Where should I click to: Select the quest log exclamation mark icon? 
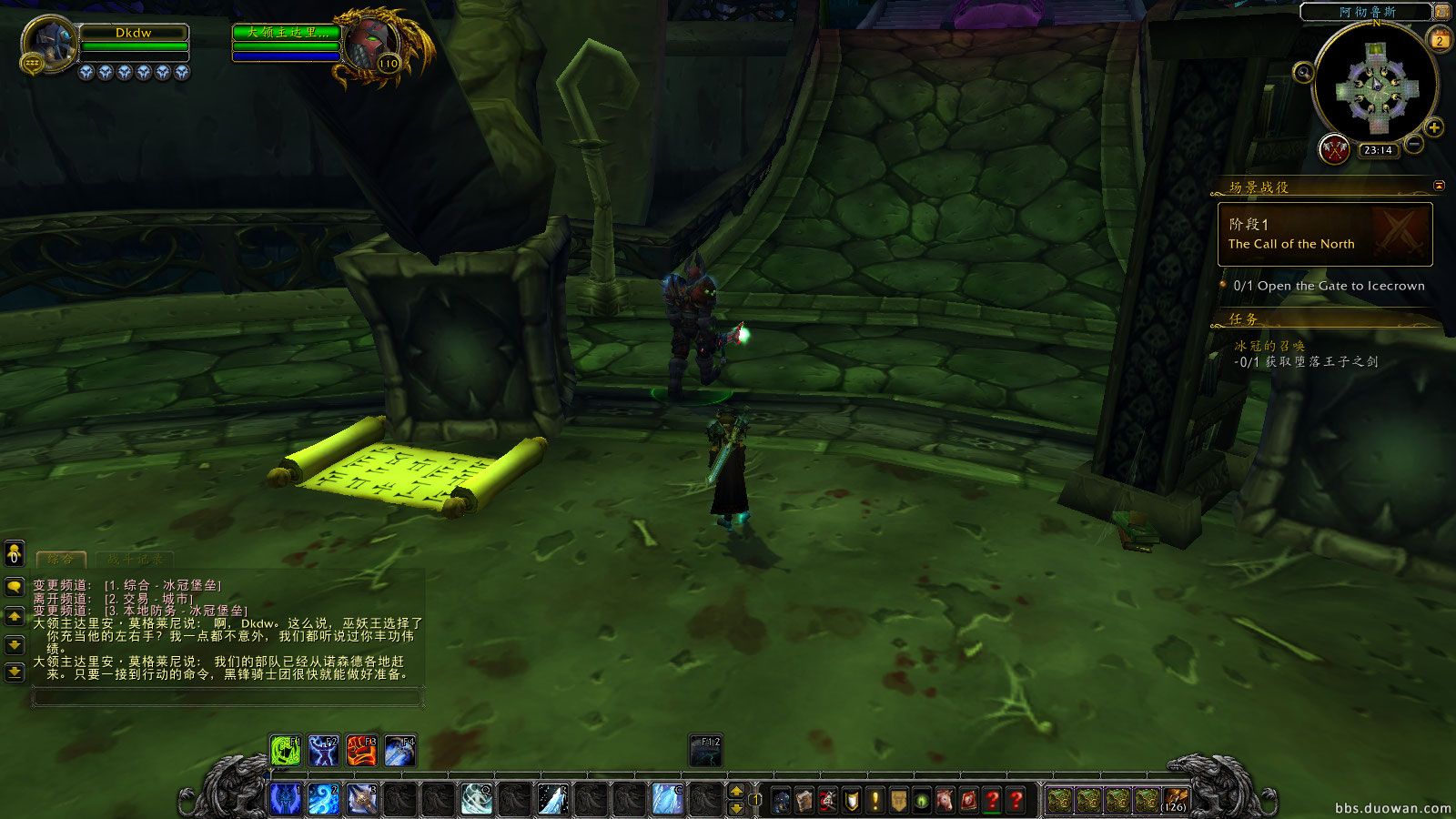pos(875,801)
